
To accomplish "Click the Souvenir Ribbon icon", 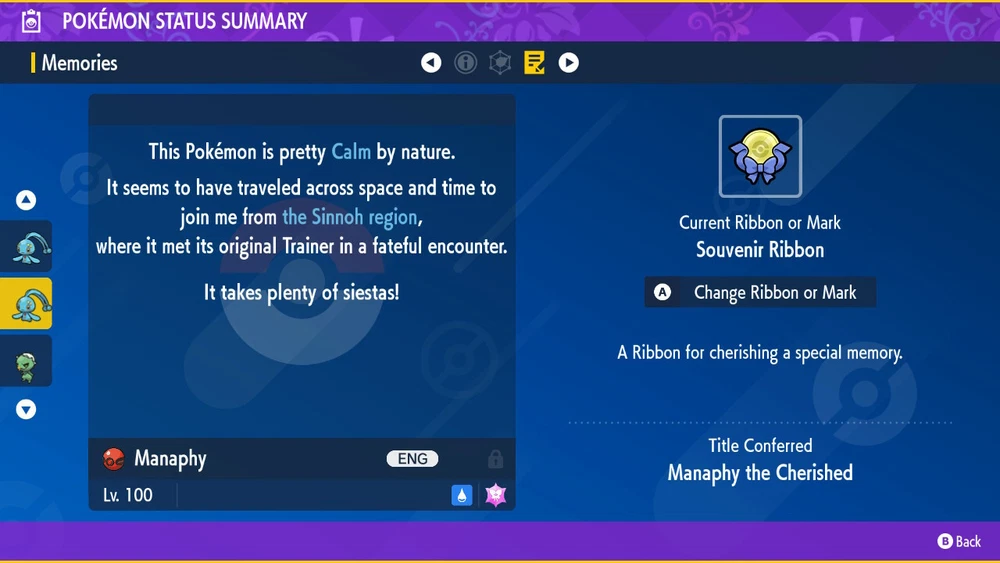I will coord(760,156).
